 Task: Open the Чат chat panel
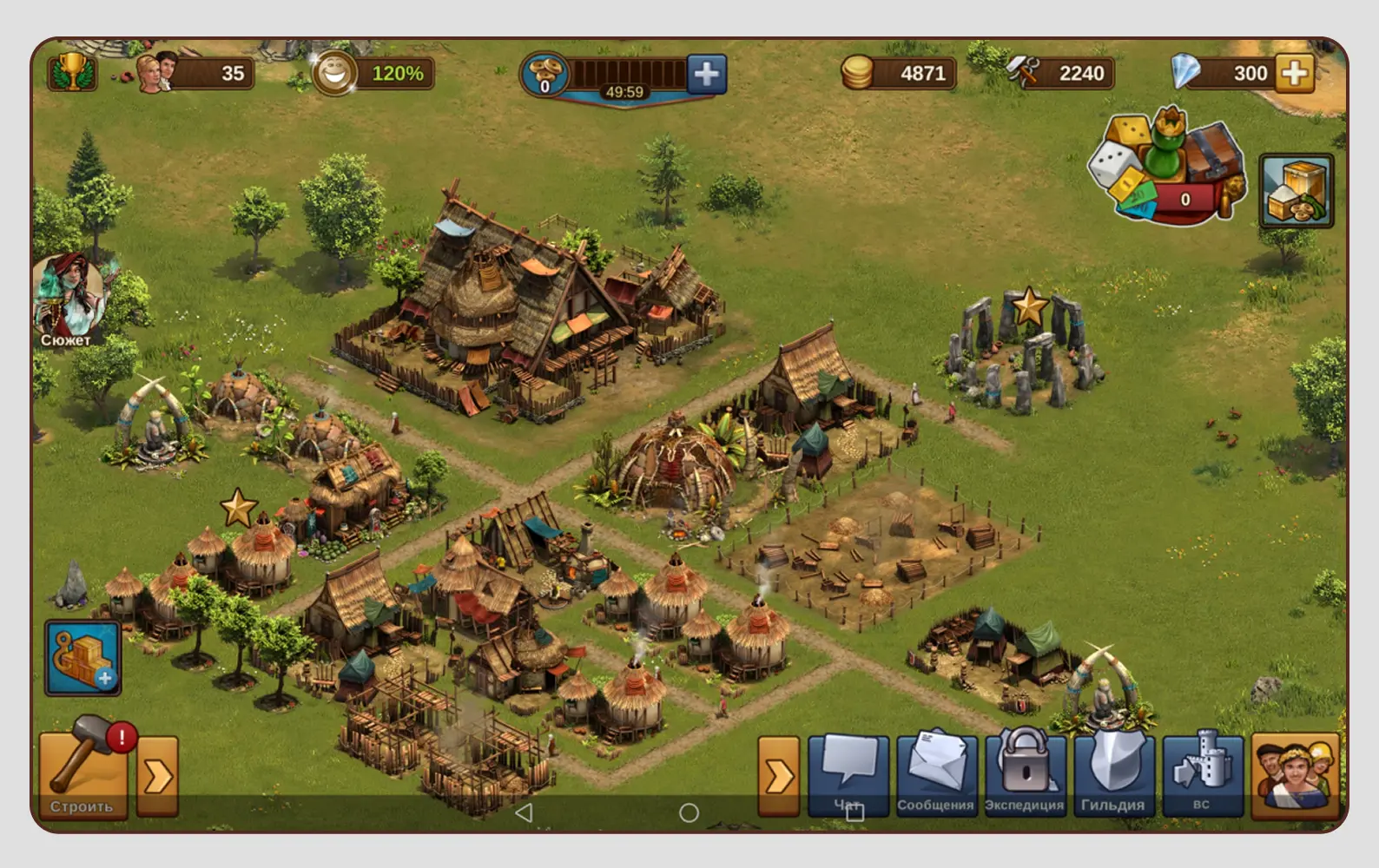(848, 773)
